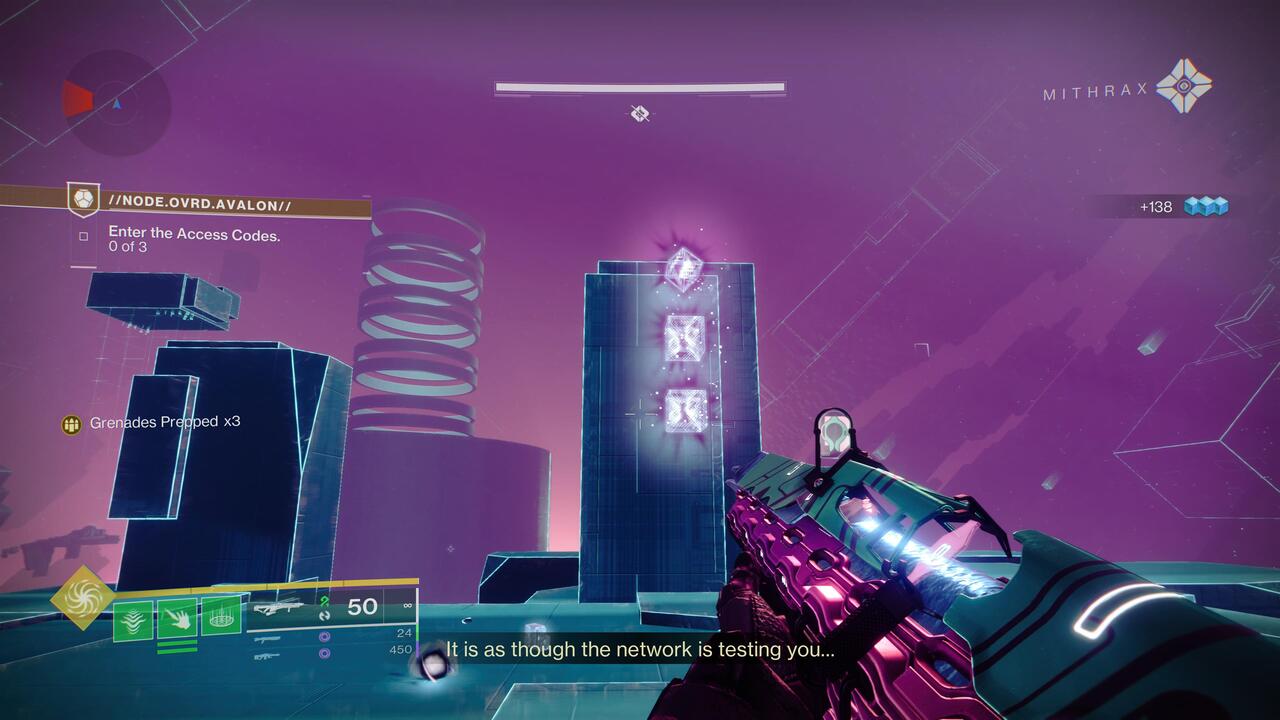Click the melee ability hand icon
Viewport: 1280px width, 720px height.
(176, 617)
